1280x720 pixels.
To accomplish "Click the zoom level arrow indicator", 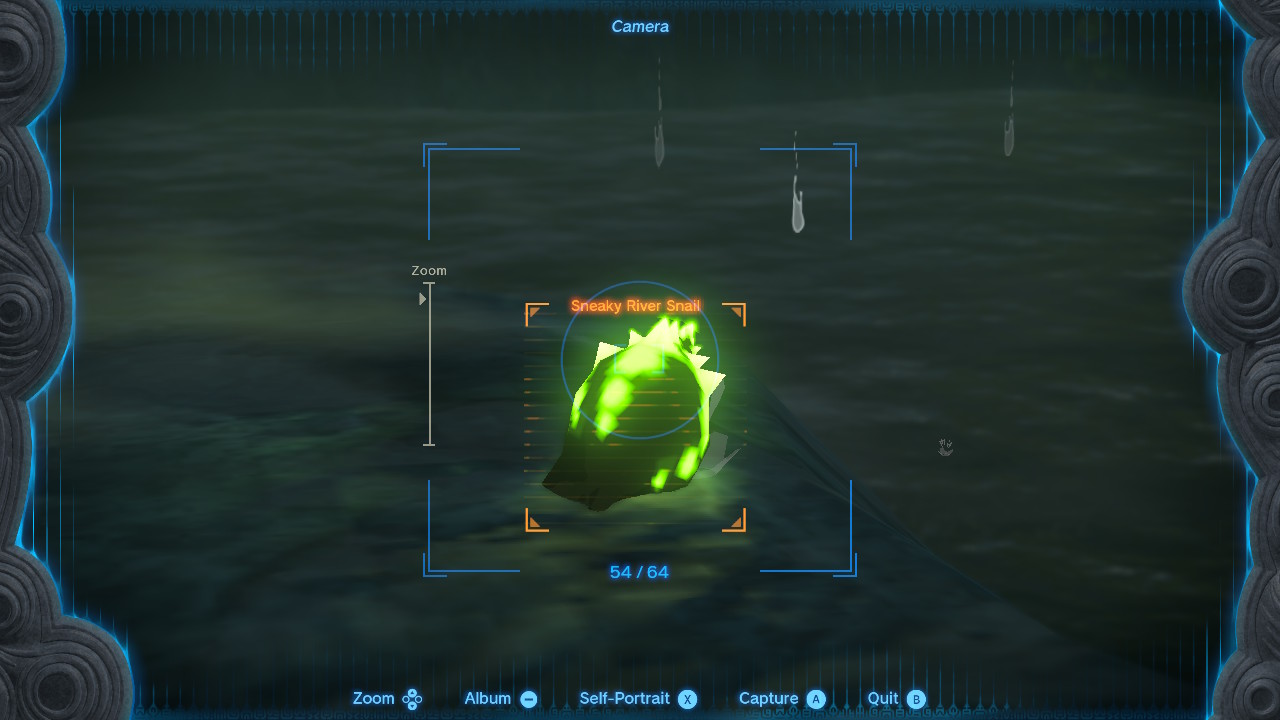I will [422, 298].
